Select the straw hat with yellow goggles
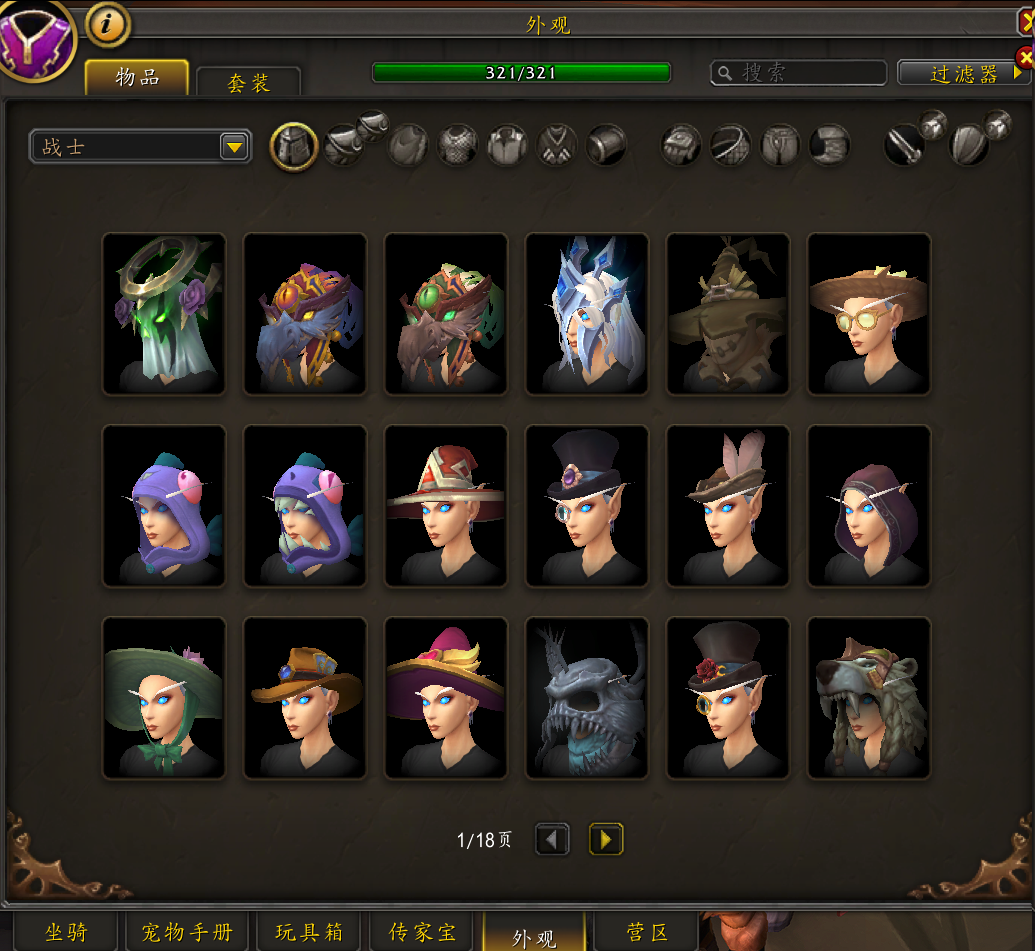 tap(868, 314)
